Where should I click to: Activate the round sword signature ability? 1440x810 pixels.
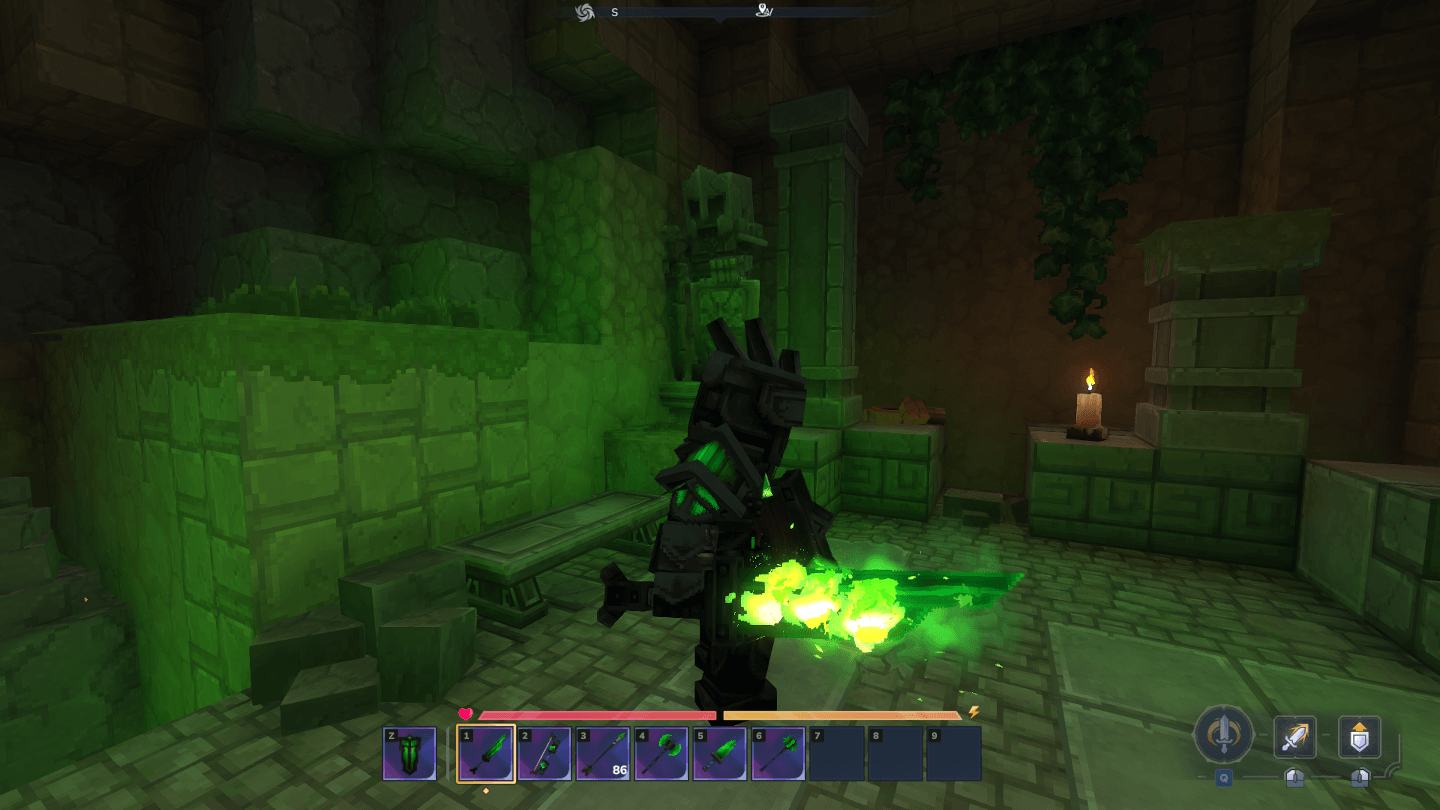tap(1223, 735)
